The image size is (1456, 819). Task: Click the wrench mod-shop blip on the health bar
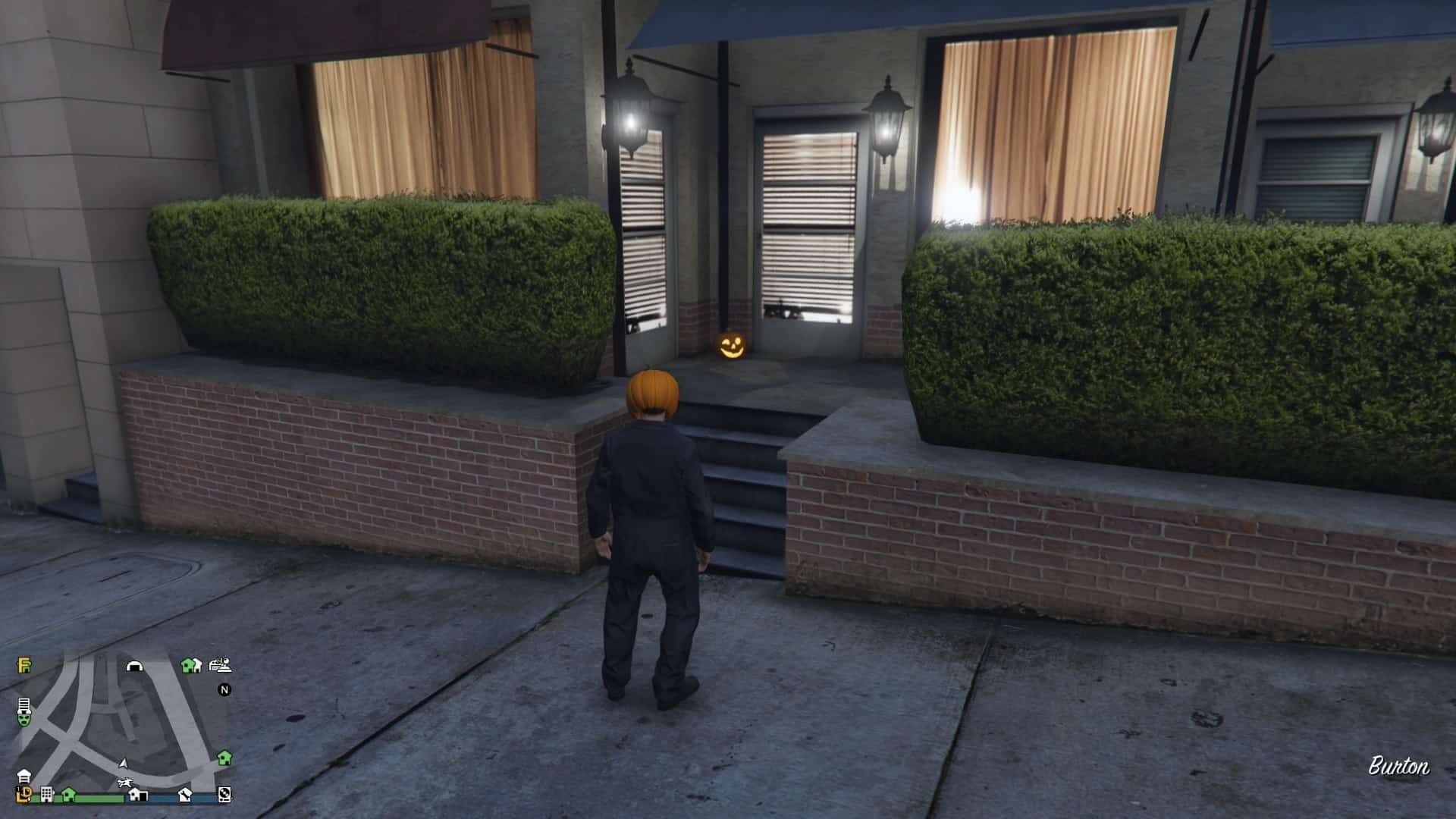[x=184, y=796]
